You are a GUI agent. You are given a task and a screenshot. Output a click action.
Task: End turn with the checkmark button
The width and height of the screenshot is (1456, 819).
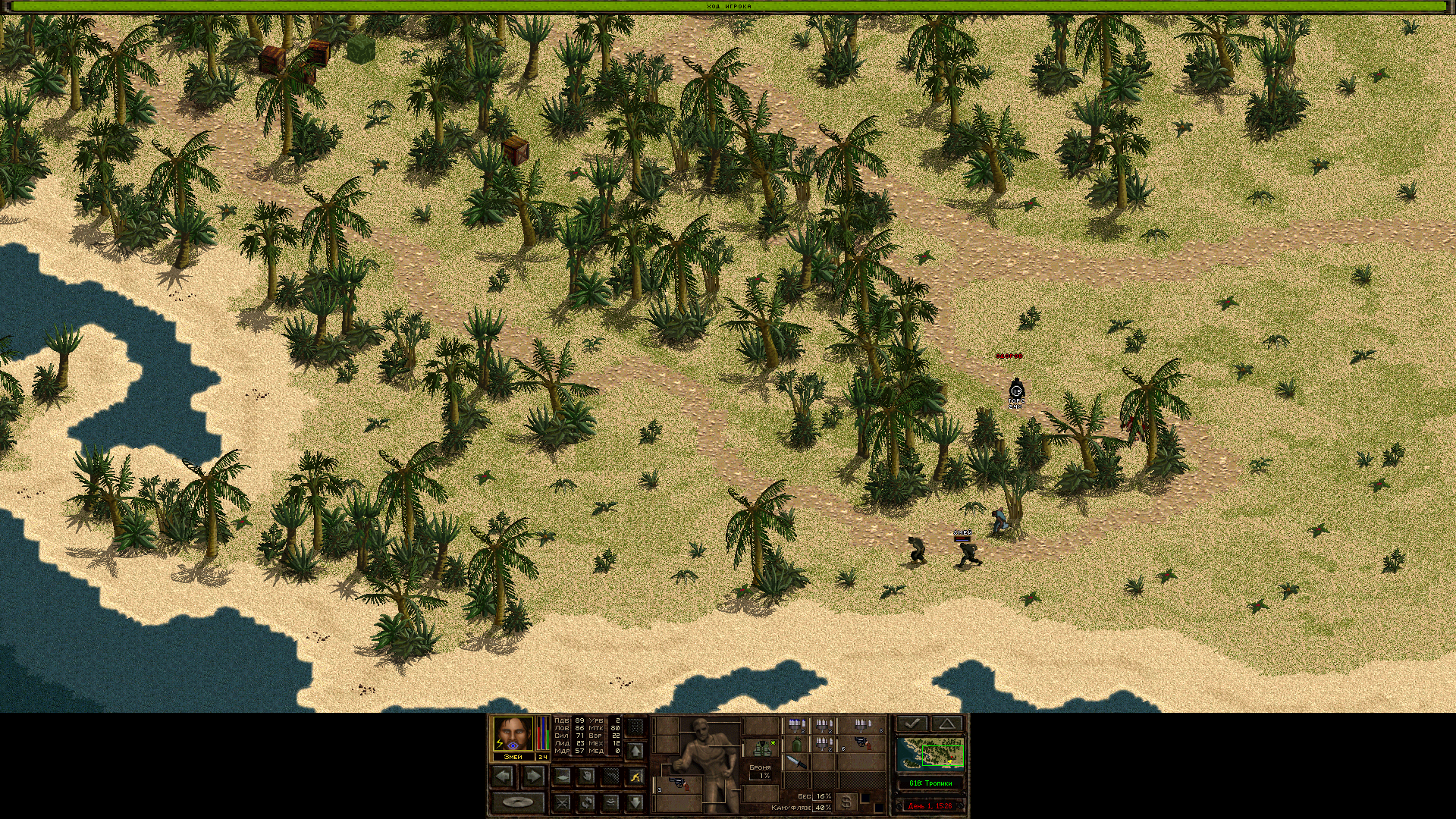(912, 723)
